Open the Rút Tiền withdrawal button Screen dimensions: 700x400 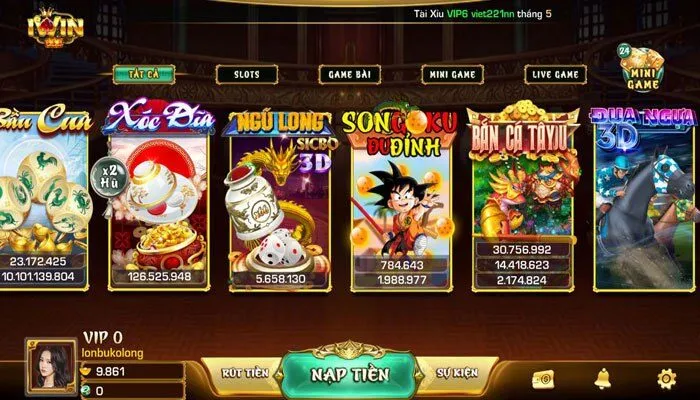(244, 373)
